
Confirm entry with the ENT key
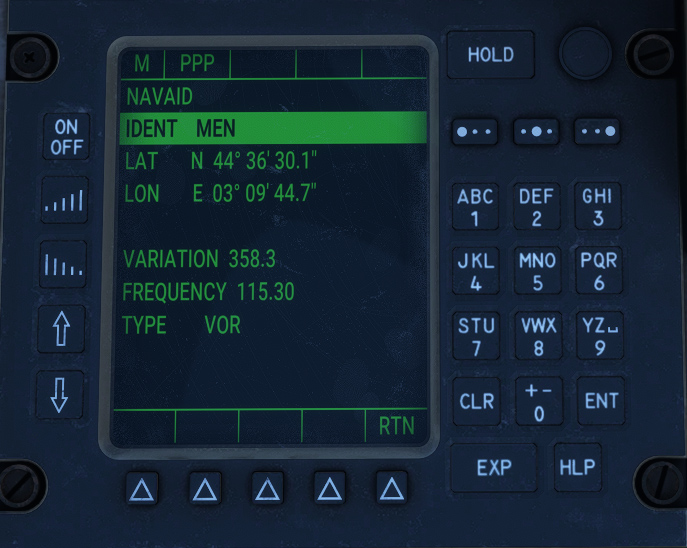601,401
